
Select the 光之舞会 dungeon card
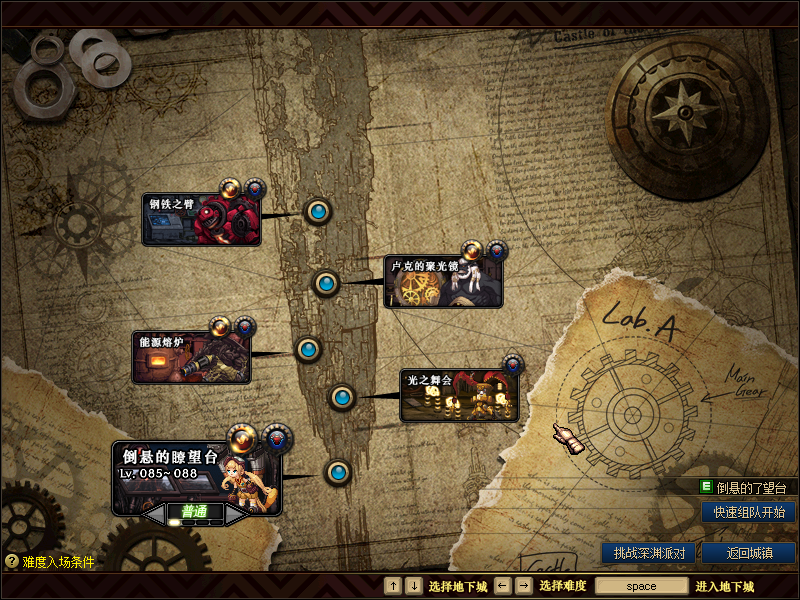(x=460, y=395)
